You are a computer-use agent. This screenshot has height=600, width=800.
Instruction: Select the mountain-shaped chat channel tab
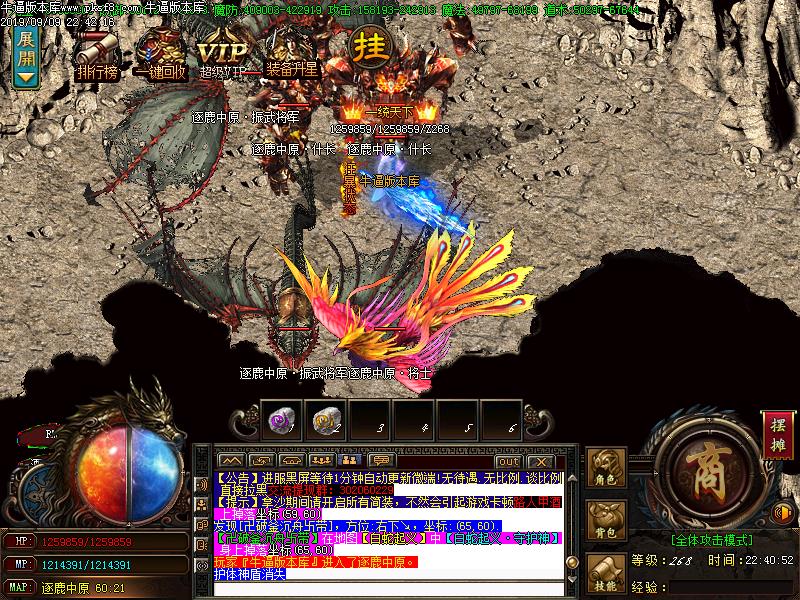coord(229,461)
